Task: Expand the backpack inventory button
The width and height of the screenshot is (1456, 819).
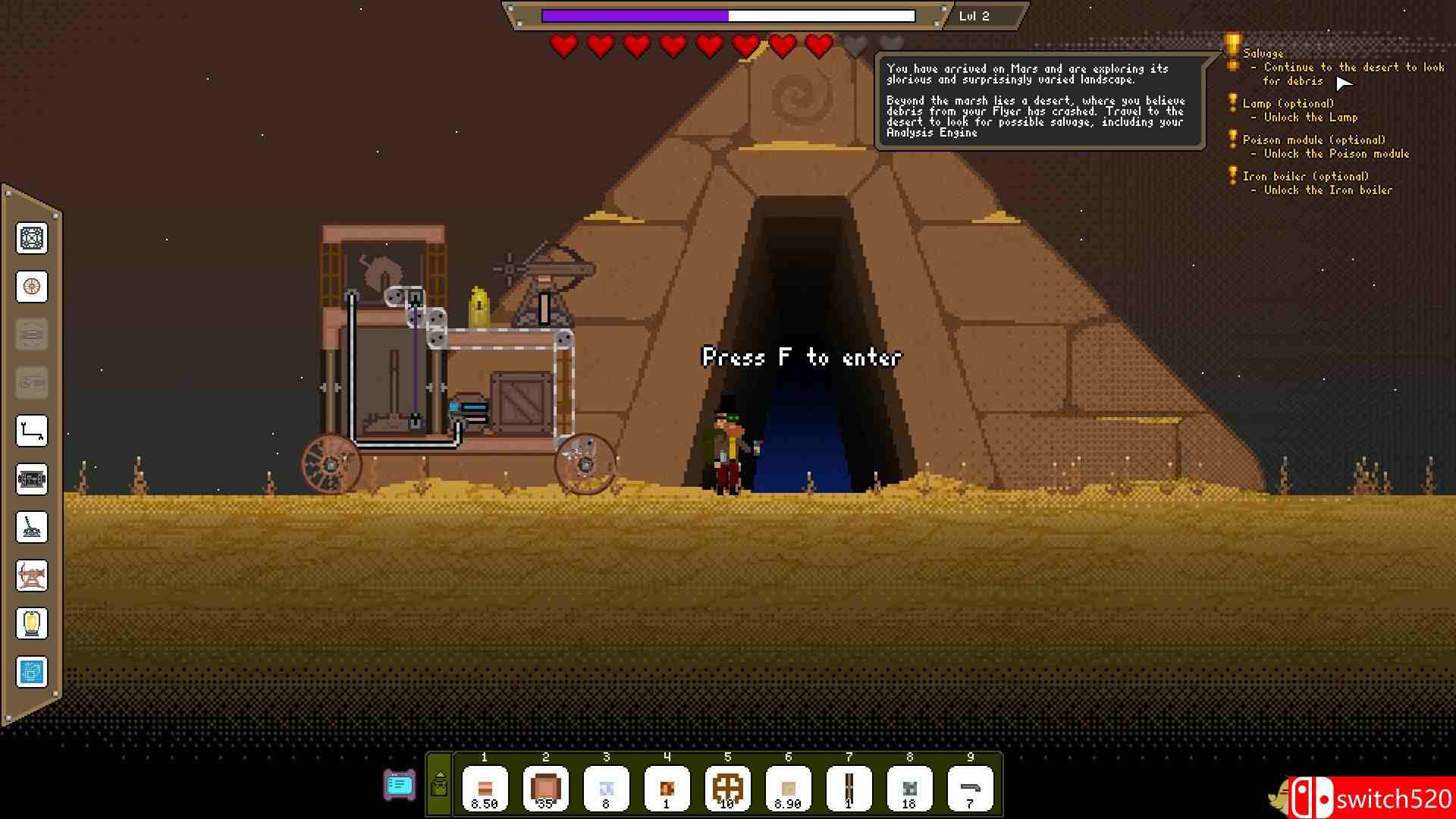Action: pyautogui.click(x=439, y=785)
